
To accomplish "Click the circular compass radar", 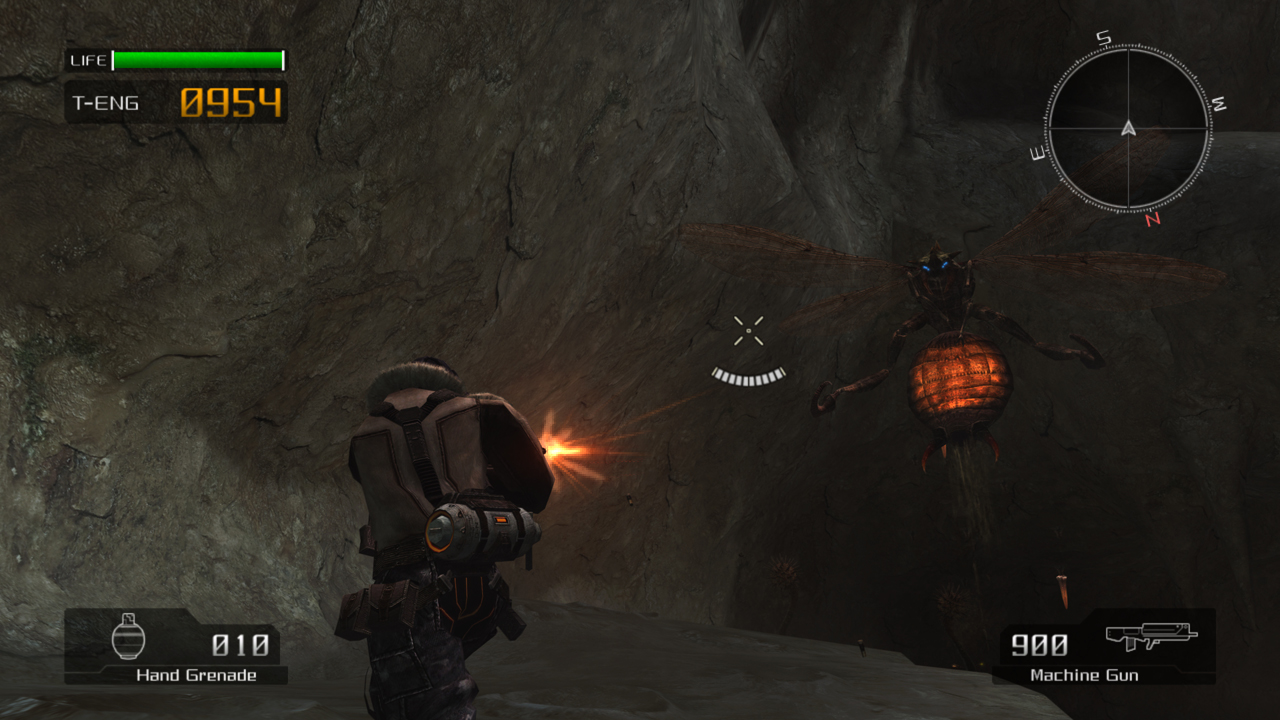I will tap(1129, 128).
